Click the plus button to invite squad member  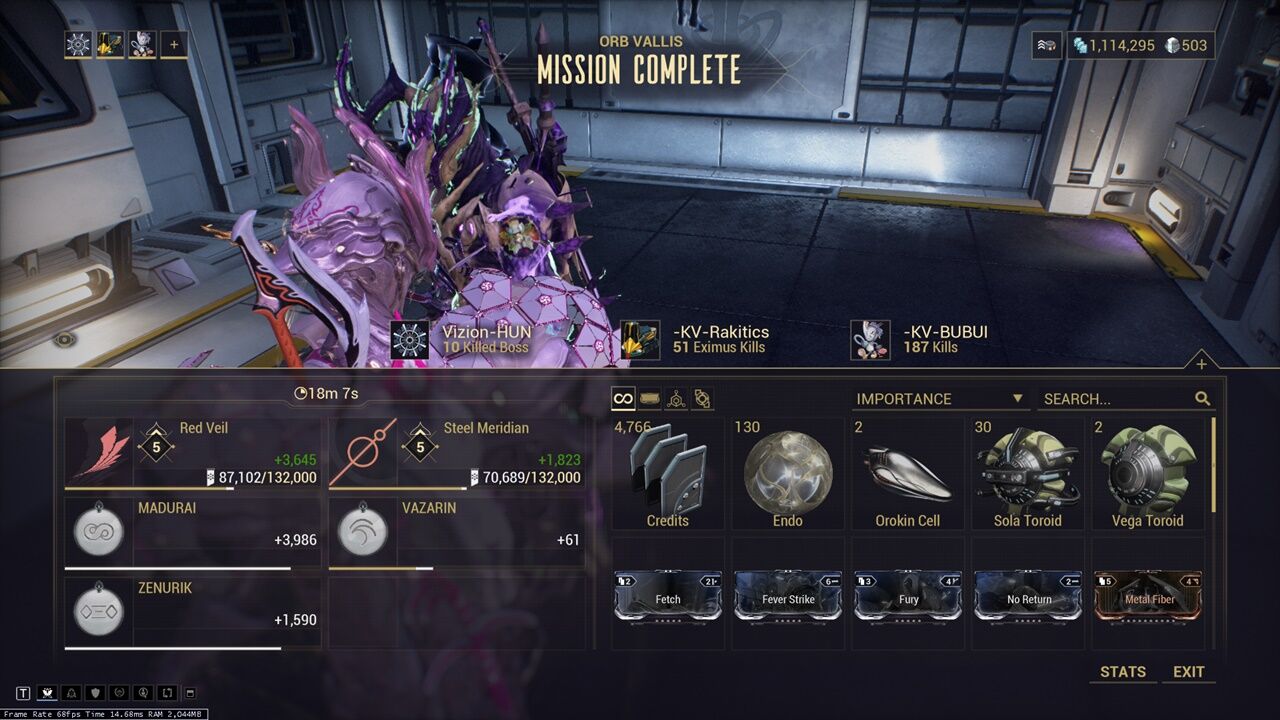coord(174,44)
